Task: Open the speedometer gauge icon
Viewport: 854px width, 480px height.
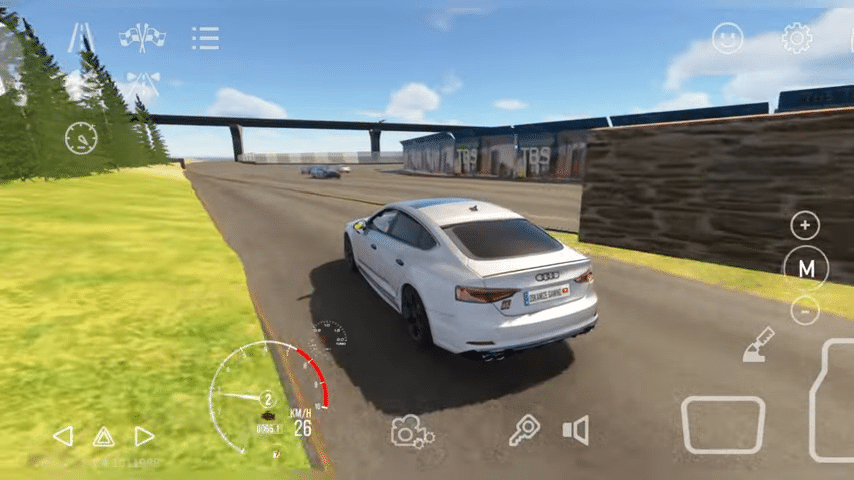Action: tap(81, 138)
